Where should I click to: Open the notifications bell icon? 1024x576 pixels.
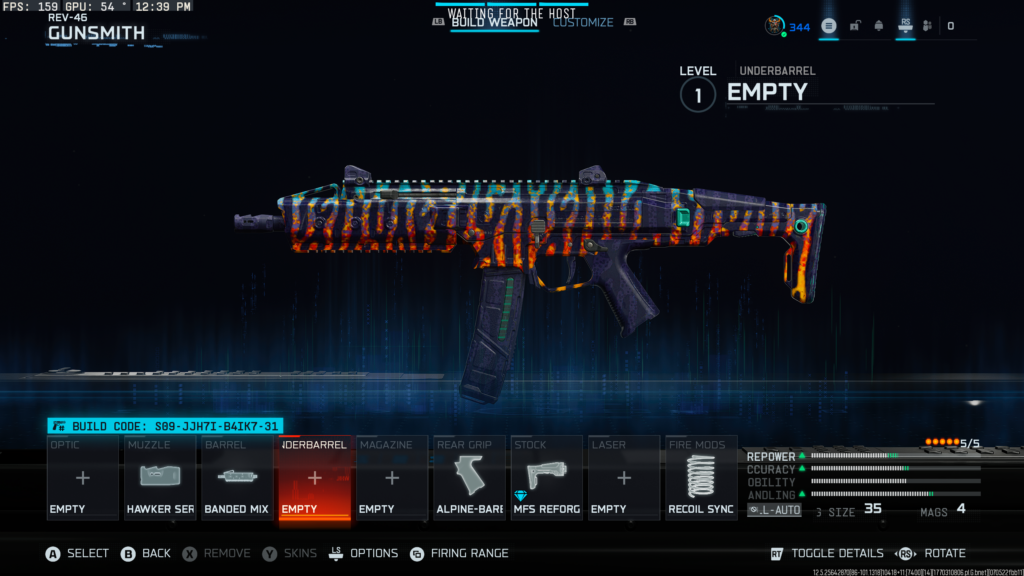[879, 26]
